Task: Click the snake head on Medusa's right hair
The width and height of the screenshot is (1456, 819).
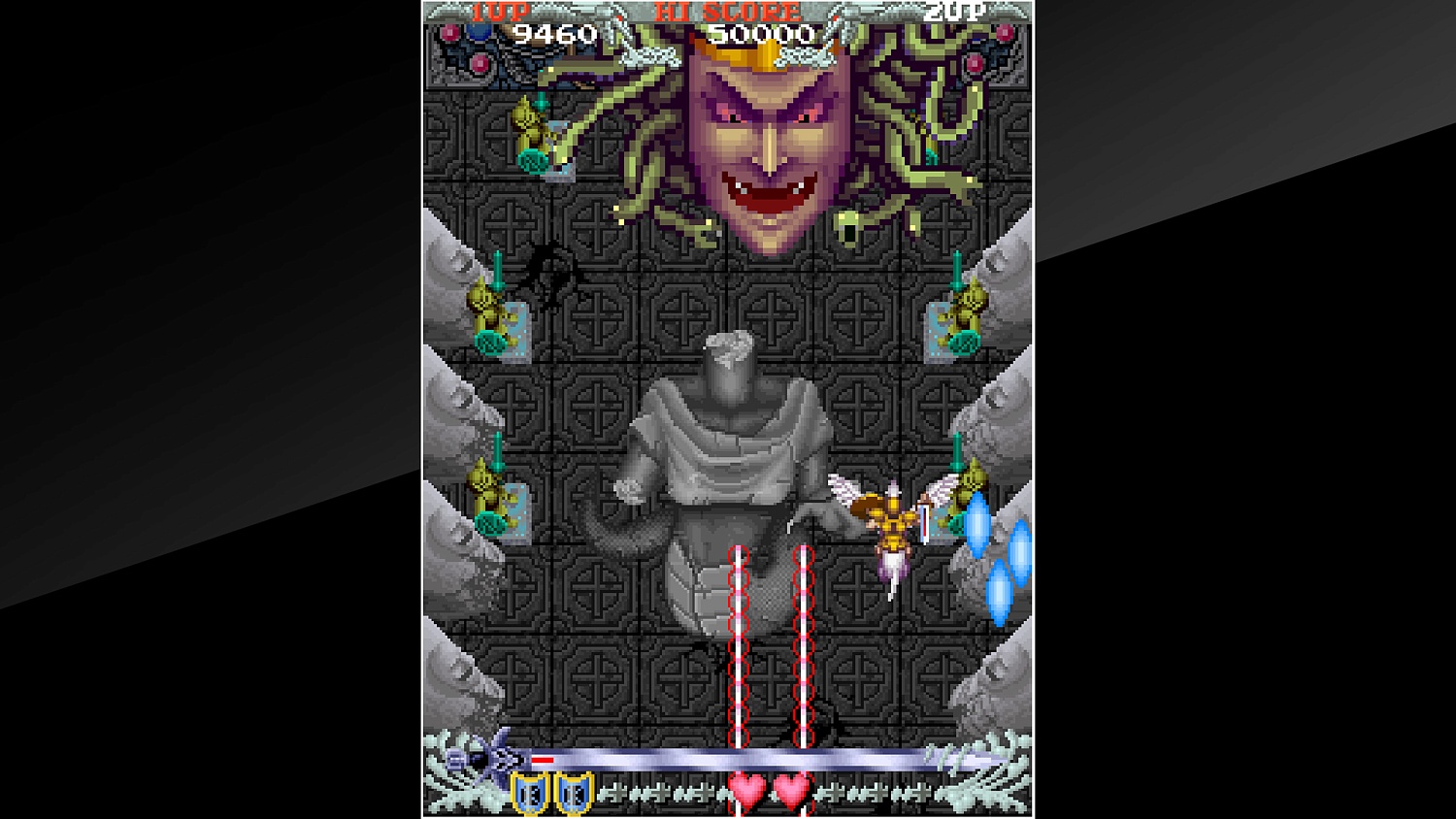Action: [850, 228]
